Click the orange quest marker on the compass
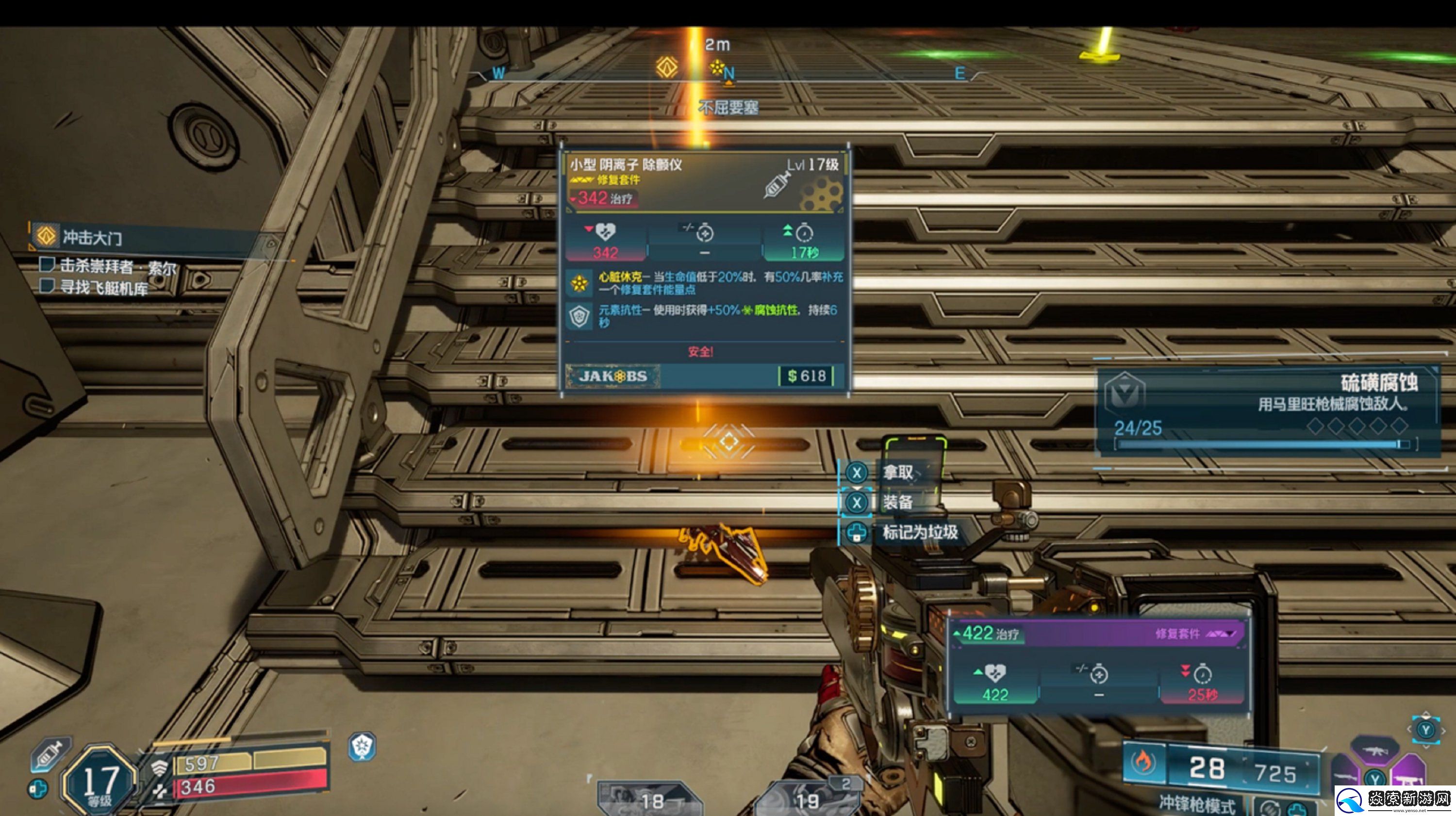 (667, 67)
